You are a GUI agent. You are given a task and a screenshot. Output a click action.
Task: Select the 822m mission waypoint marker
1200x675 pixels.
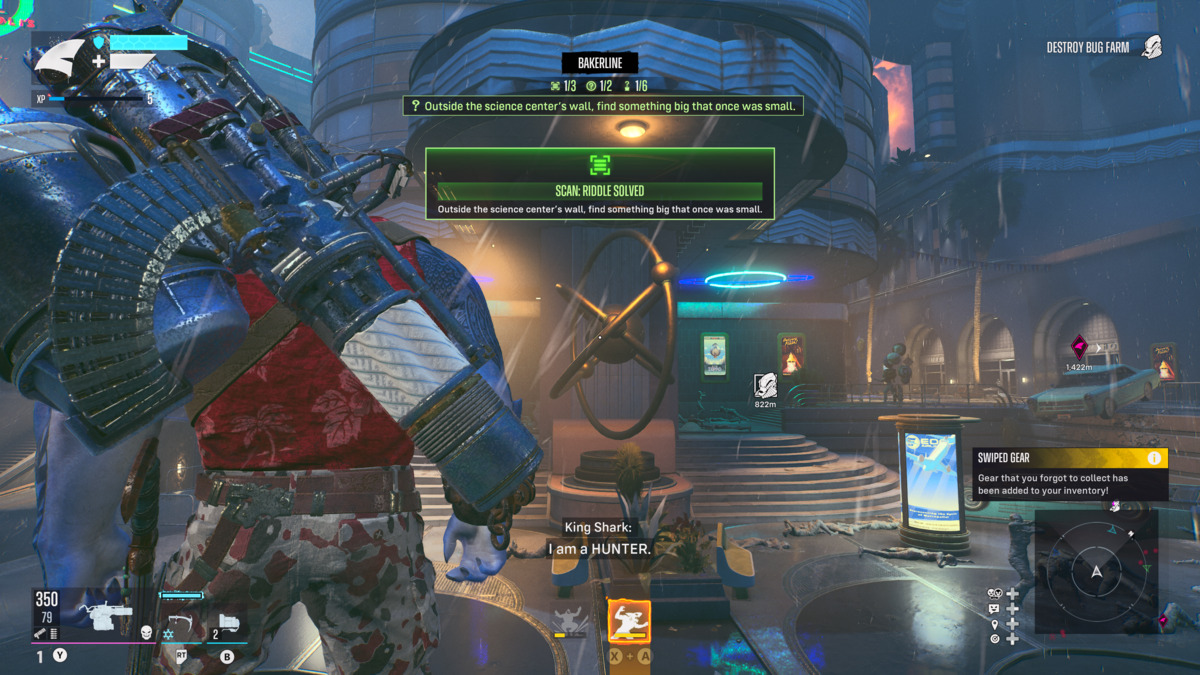[x=765, y=386]
